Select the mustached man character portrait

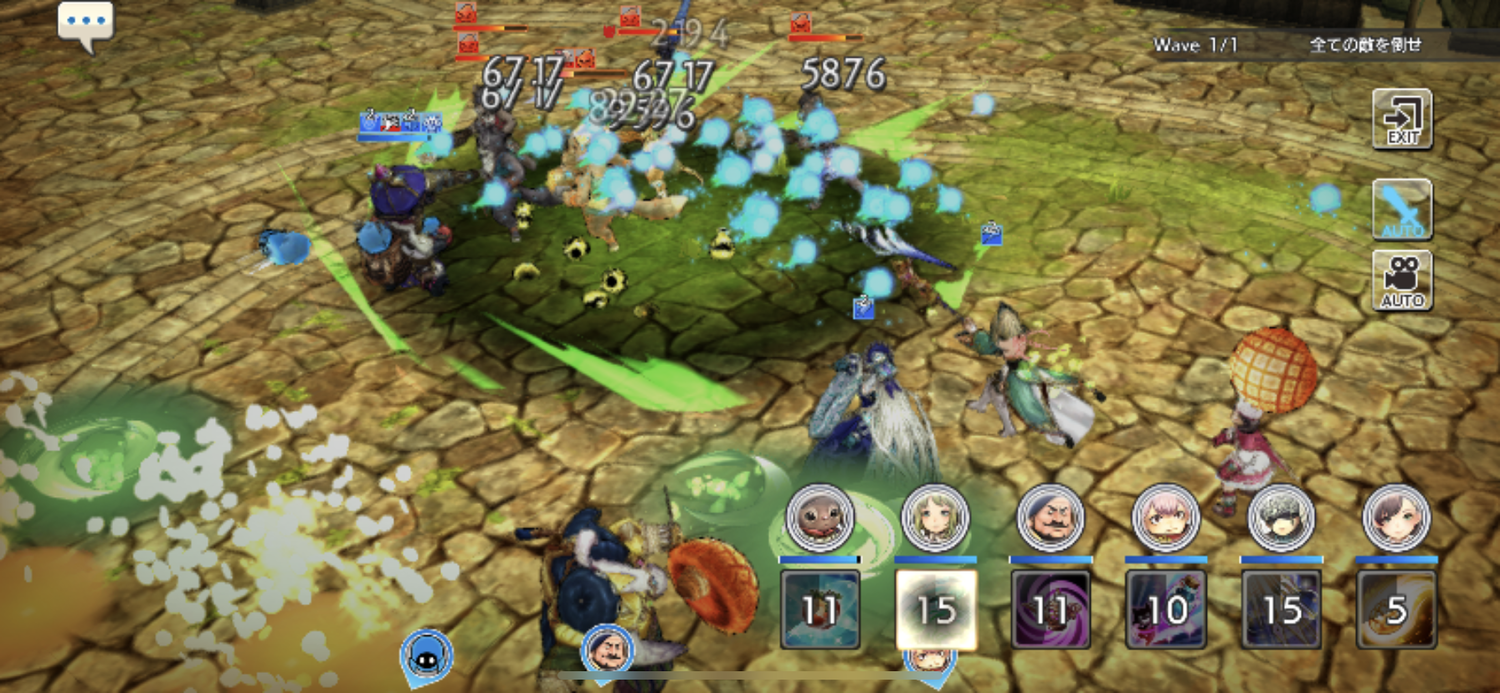tap(1051, 518)
